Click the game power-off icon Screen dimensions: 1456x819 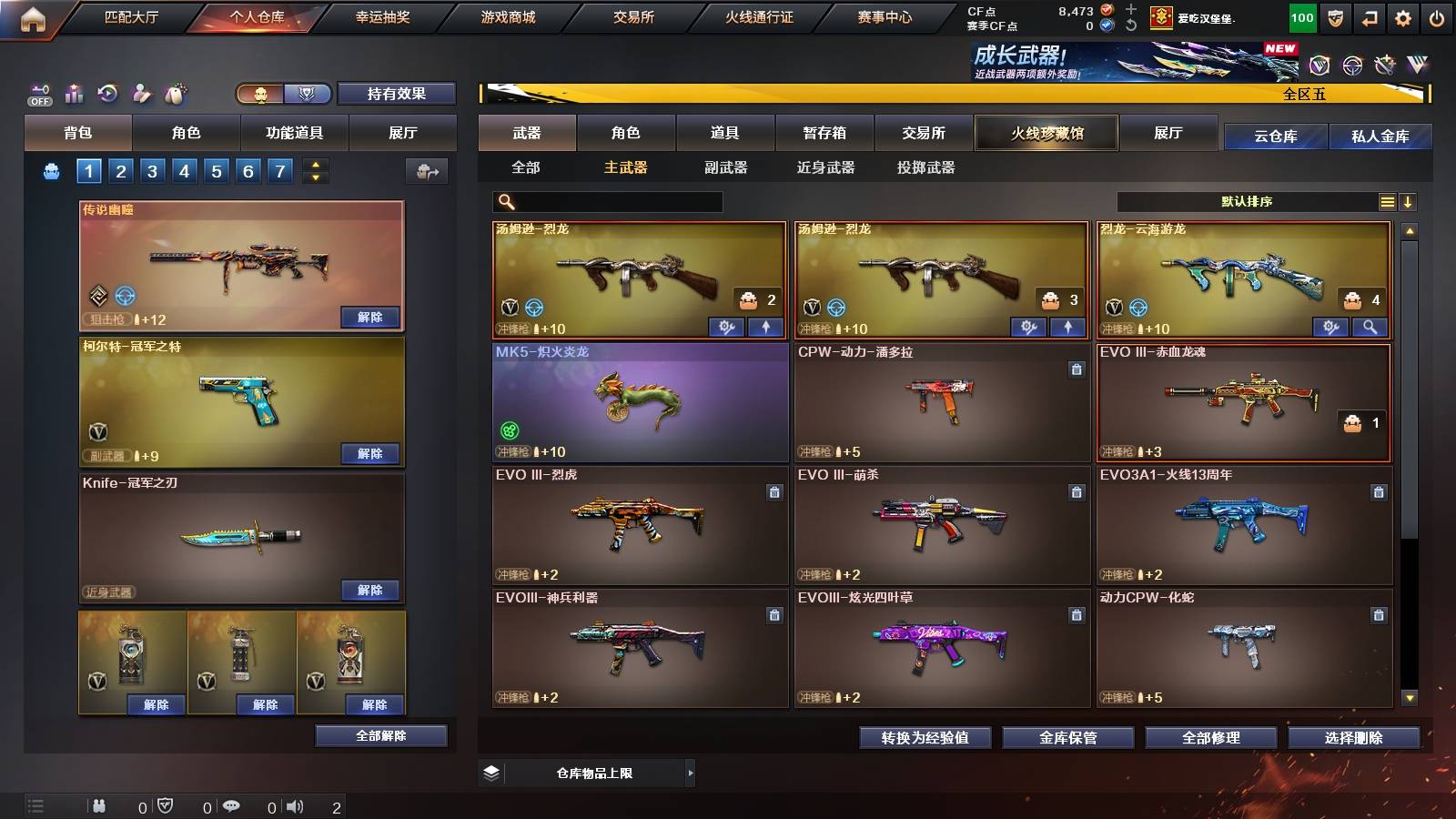(x=1436, y=16)
